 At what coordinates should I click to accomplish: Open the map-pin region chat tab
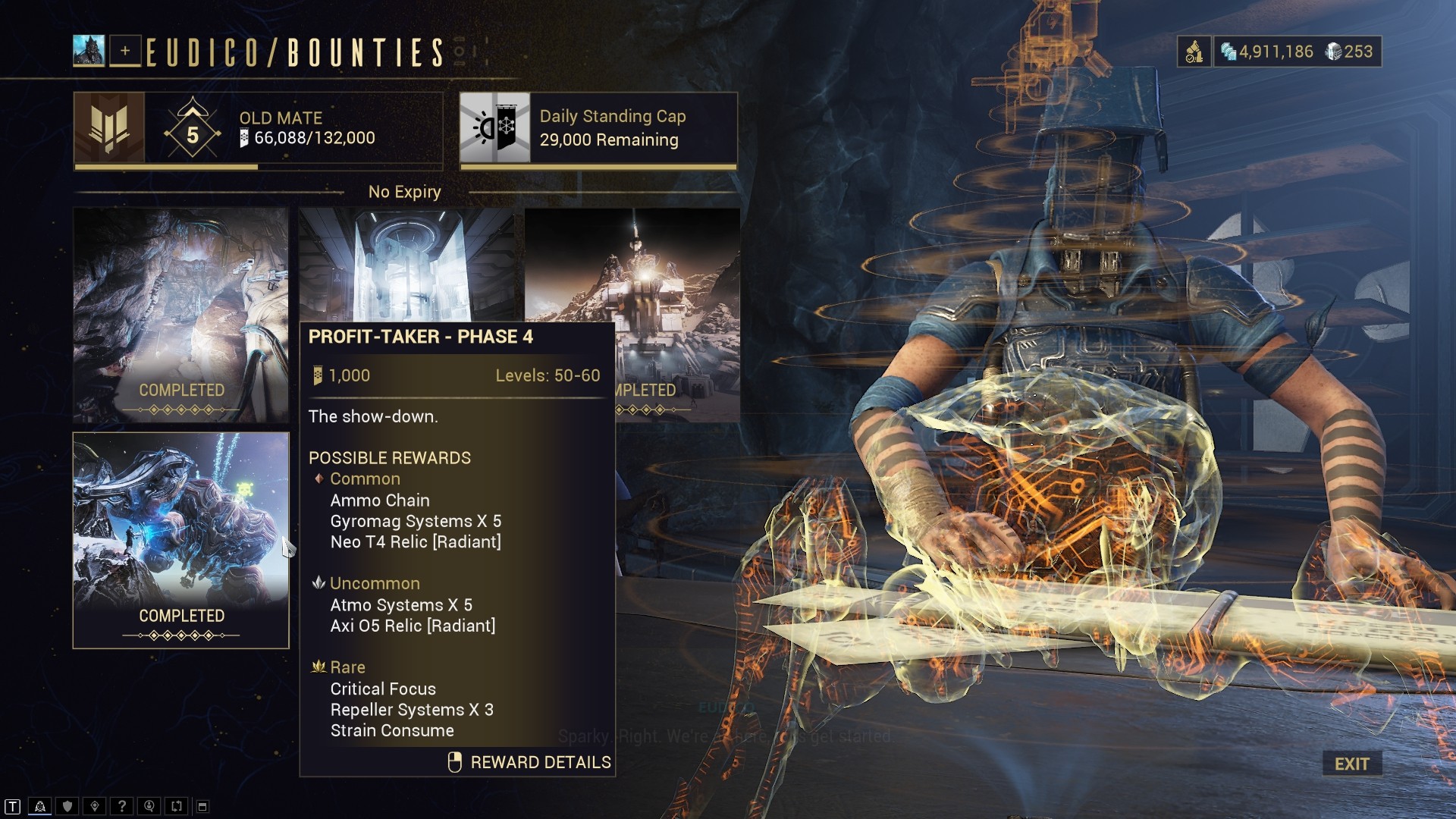pyautogui.click(x=95, y=806)
